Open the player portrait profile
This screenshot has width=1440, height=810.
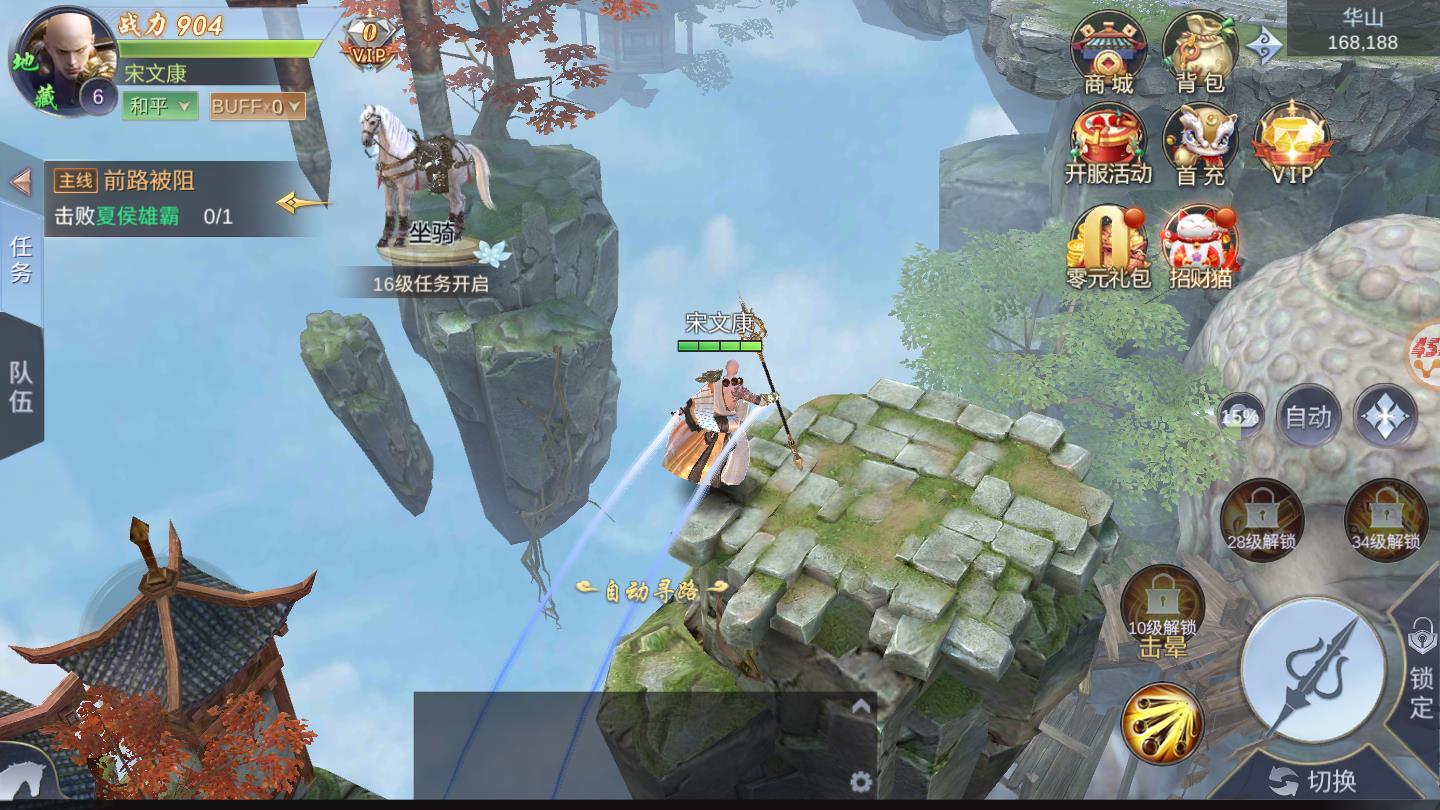(x=62, y=60)
